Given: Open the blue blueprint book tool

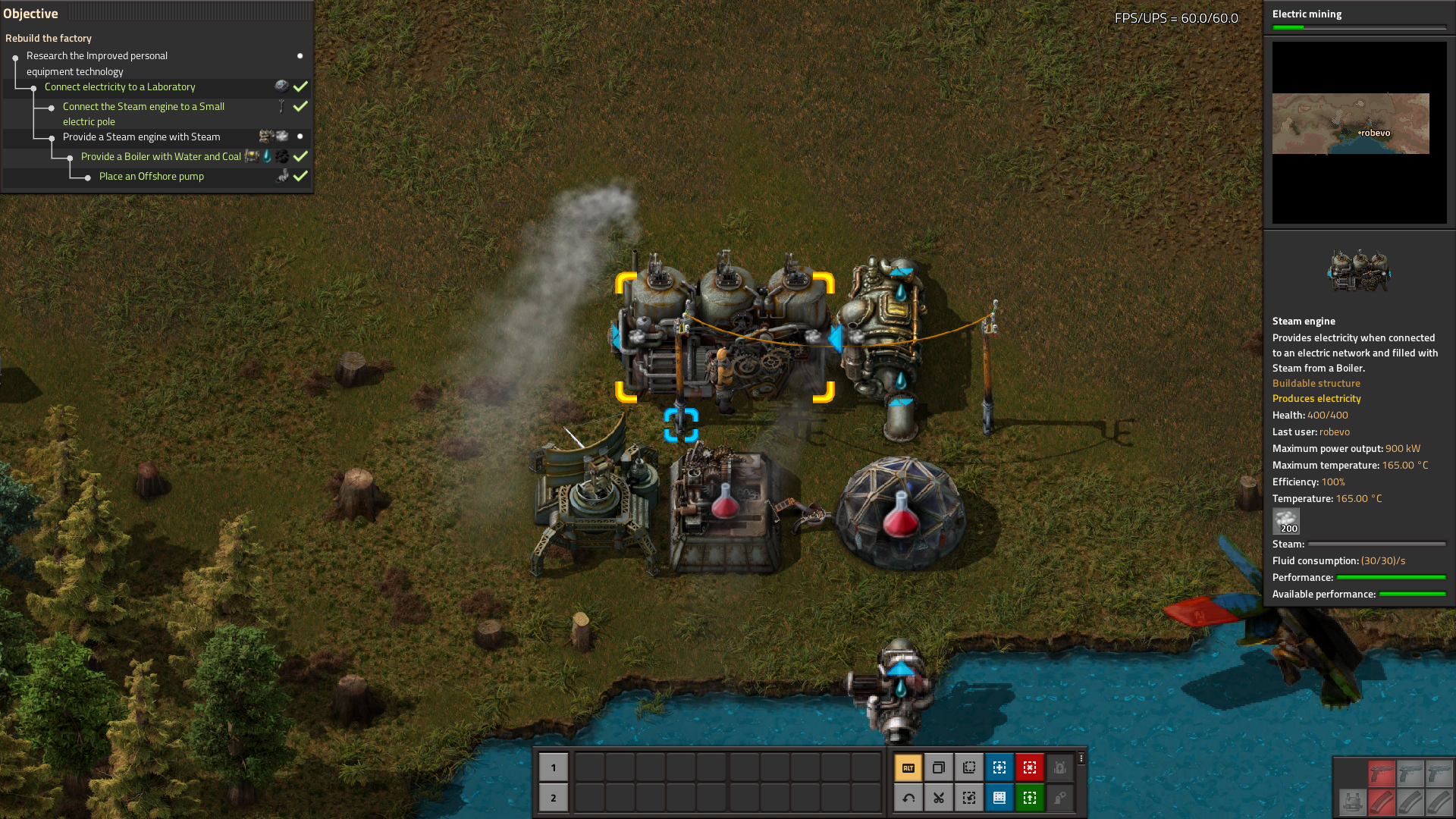Looking at the screenshot, I should (x=999, y=798).
